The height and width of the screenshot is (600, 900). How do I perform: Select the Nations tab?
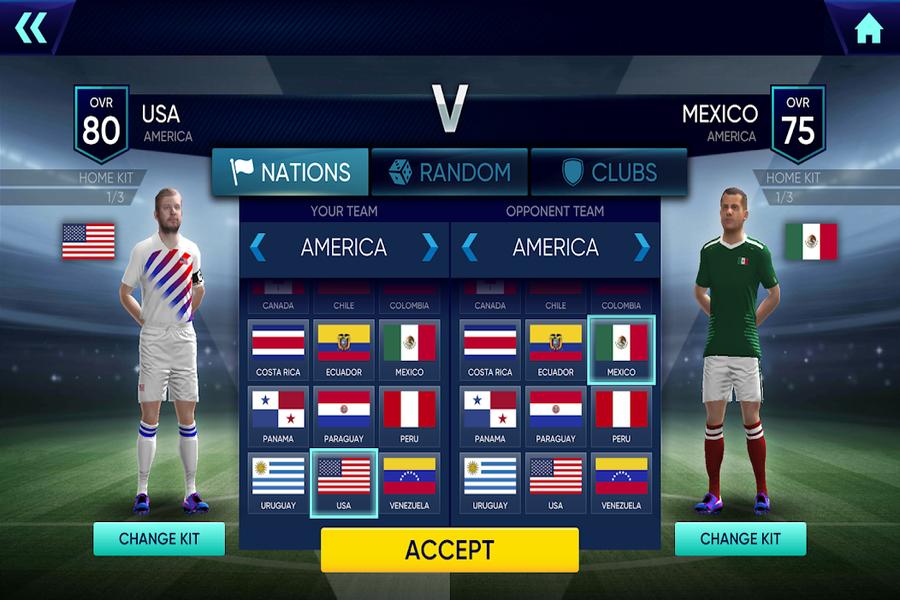[x=290, y=172]
